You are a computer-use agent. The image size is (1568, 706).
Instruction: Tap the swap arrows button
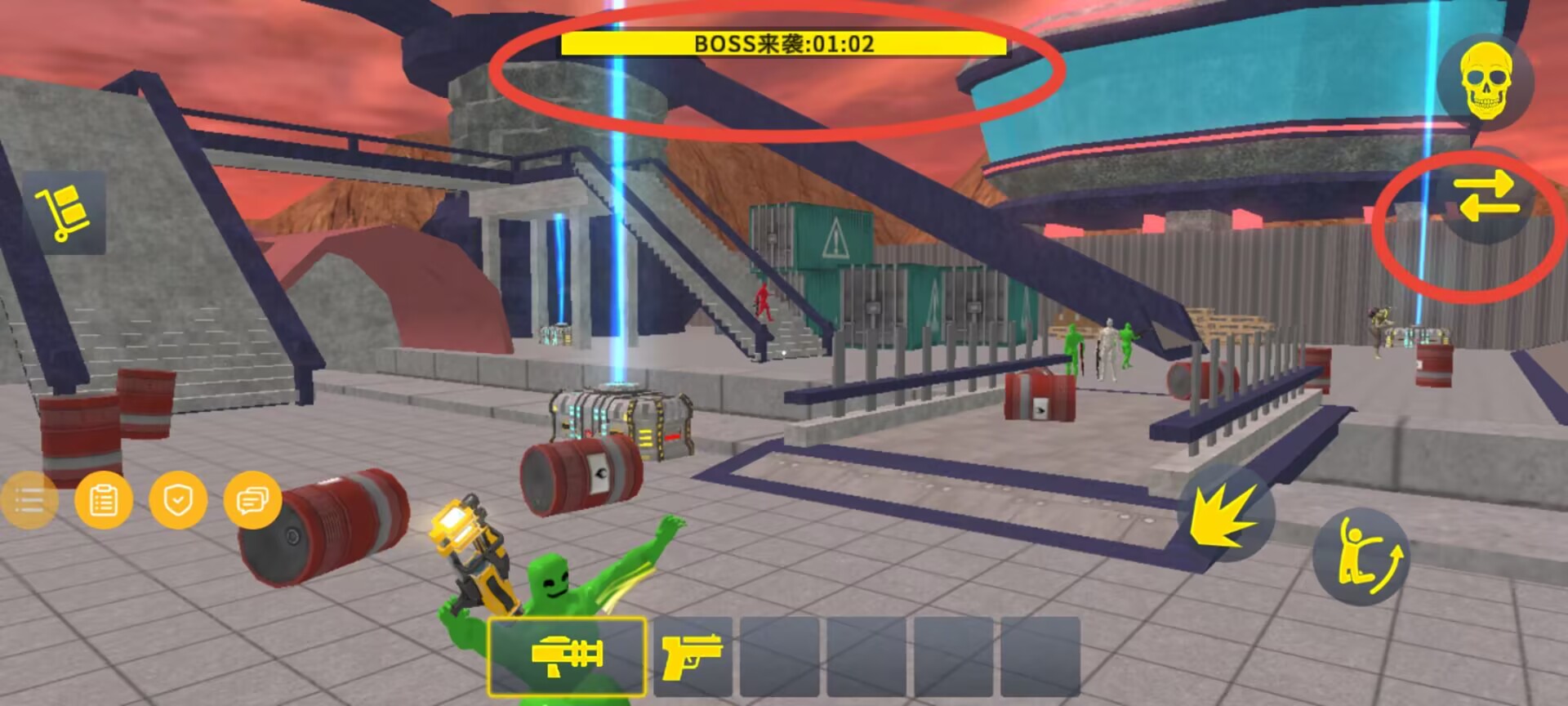[x=1486, y=198]
